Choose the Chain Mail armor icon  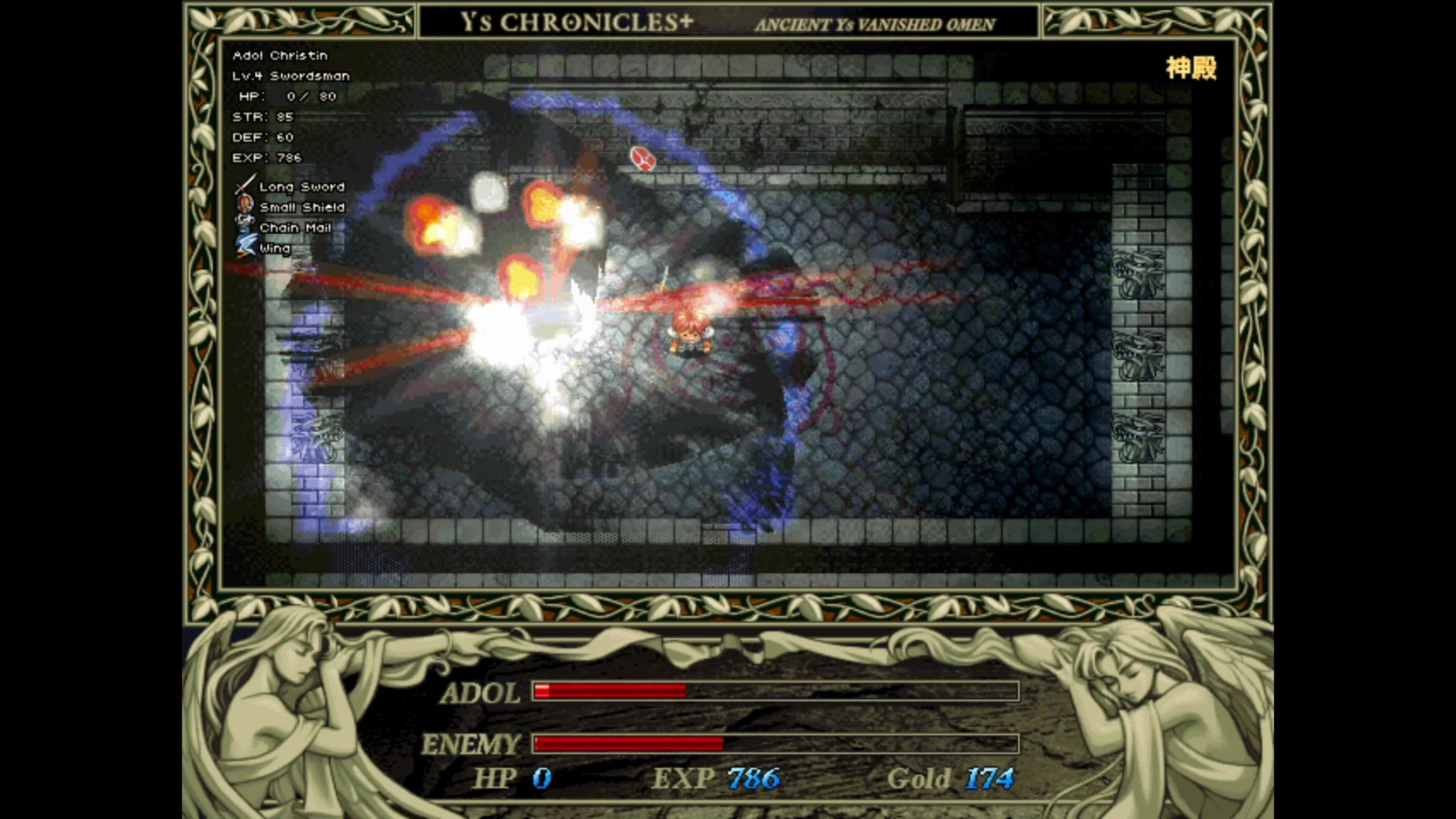pos(245,226)
